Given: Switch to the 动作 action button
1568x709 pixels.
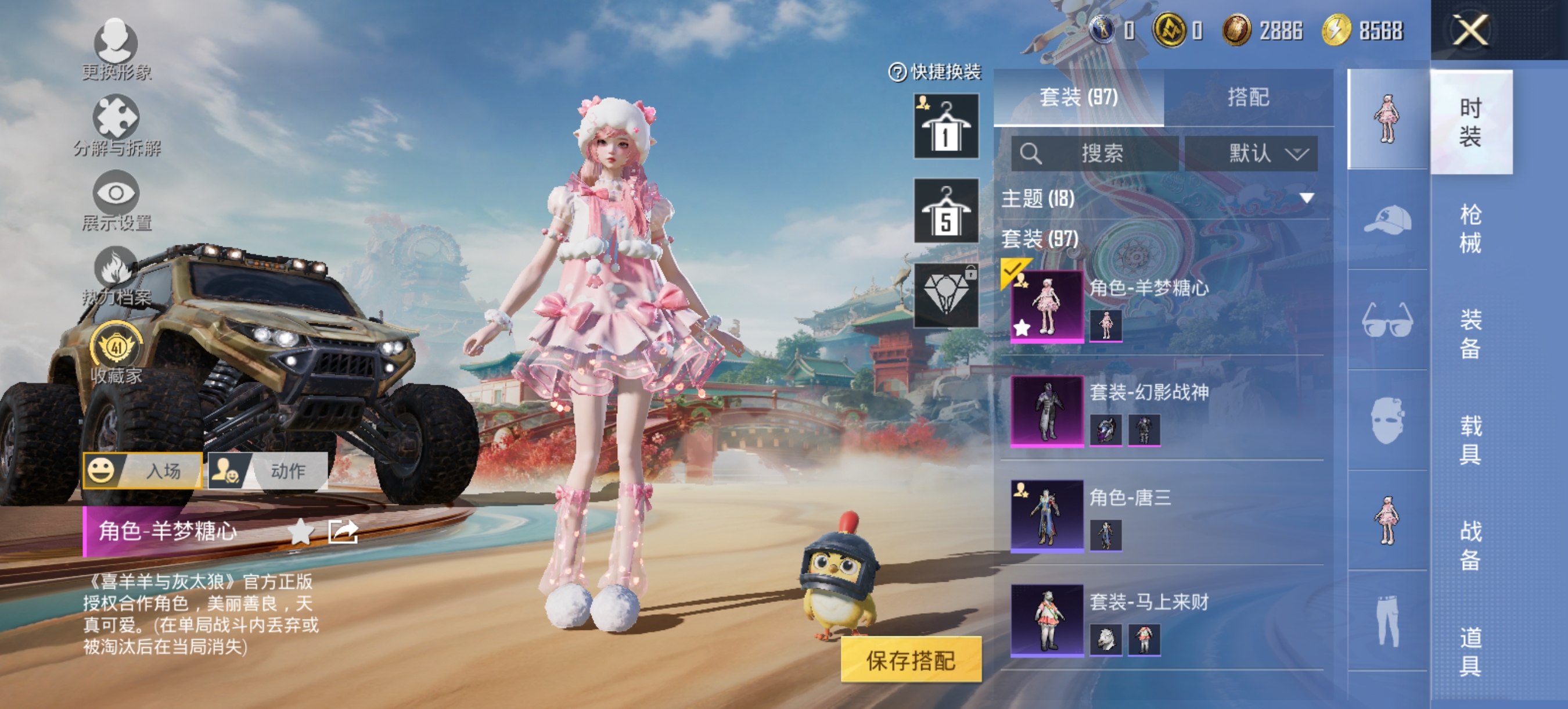Looking at the screenshot, I should (270, 471).
